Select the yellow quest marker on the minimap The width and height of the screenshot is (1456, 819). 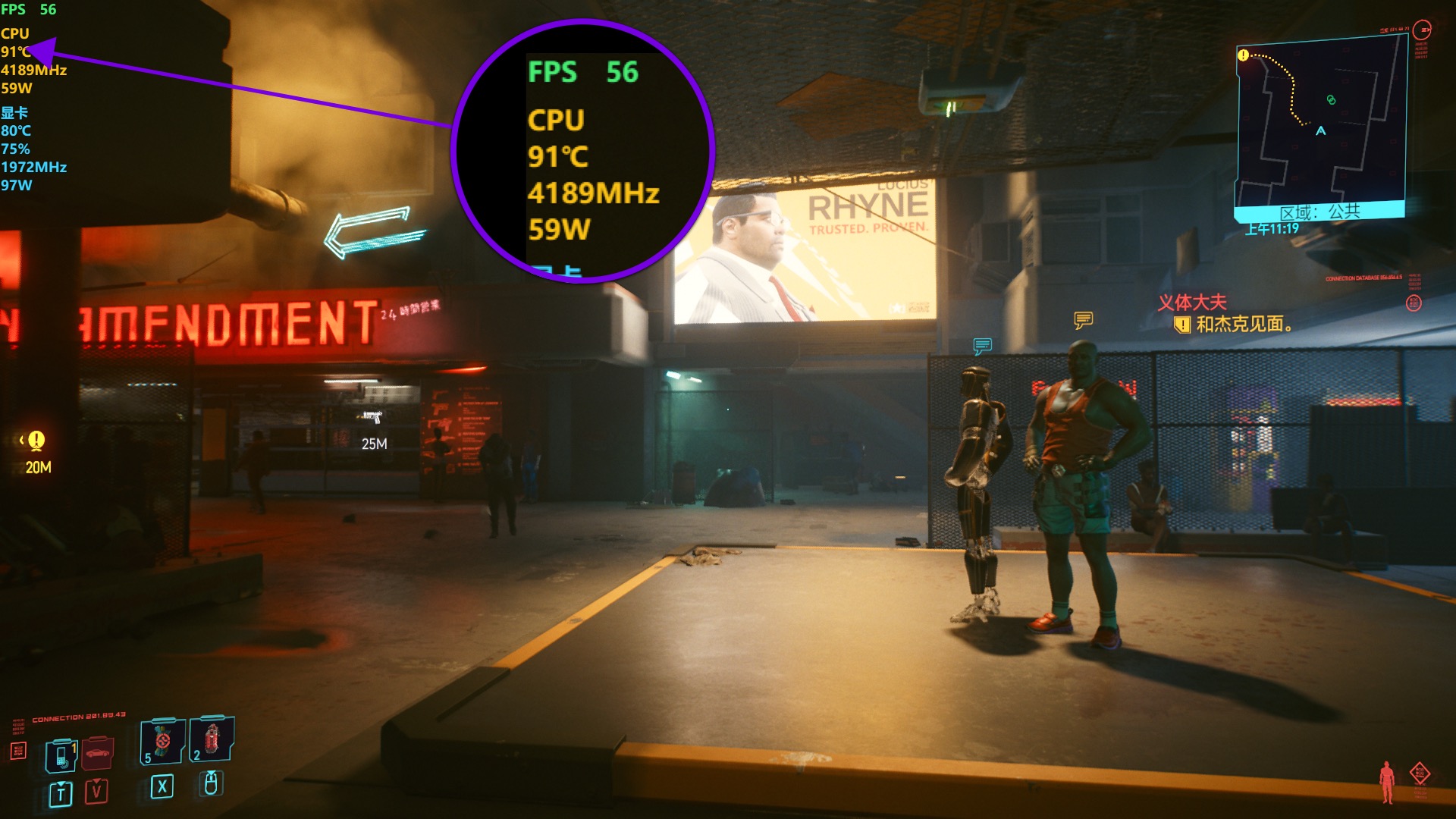tap(1243, 55)
